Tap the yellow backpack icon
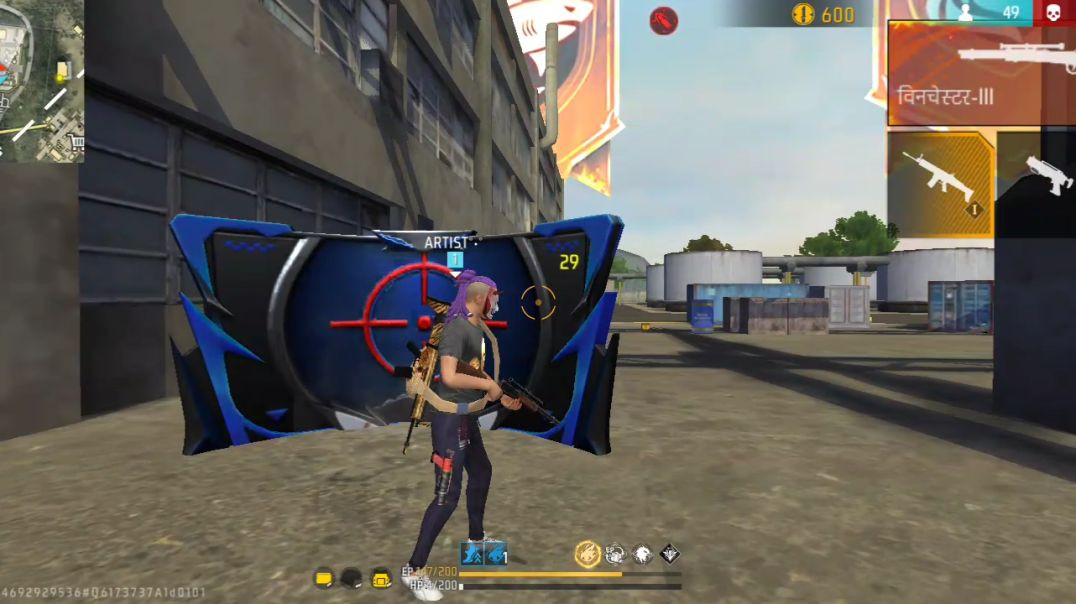Screen dimensions: 1076x604 (381, 578)
